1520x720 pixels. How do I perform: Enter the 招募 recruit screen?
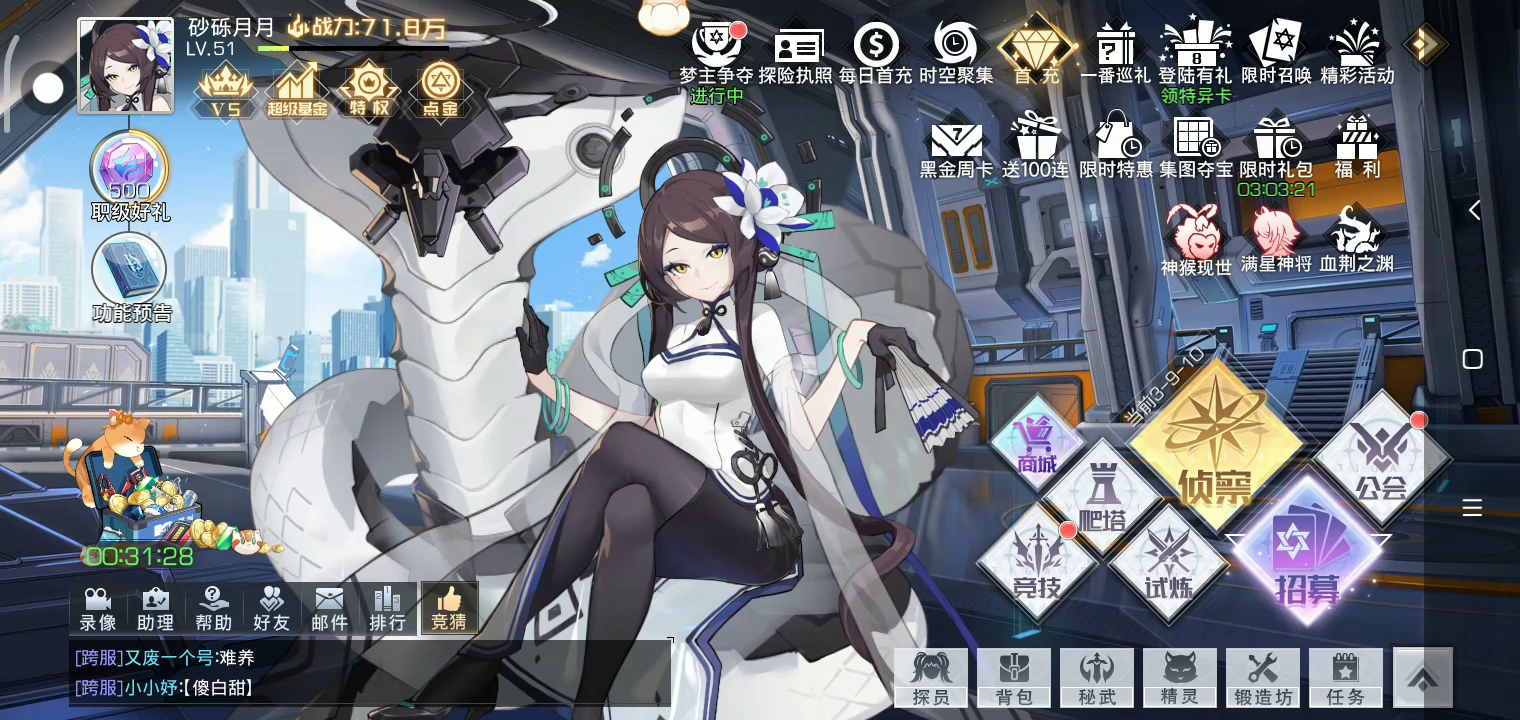(1307, 551)
